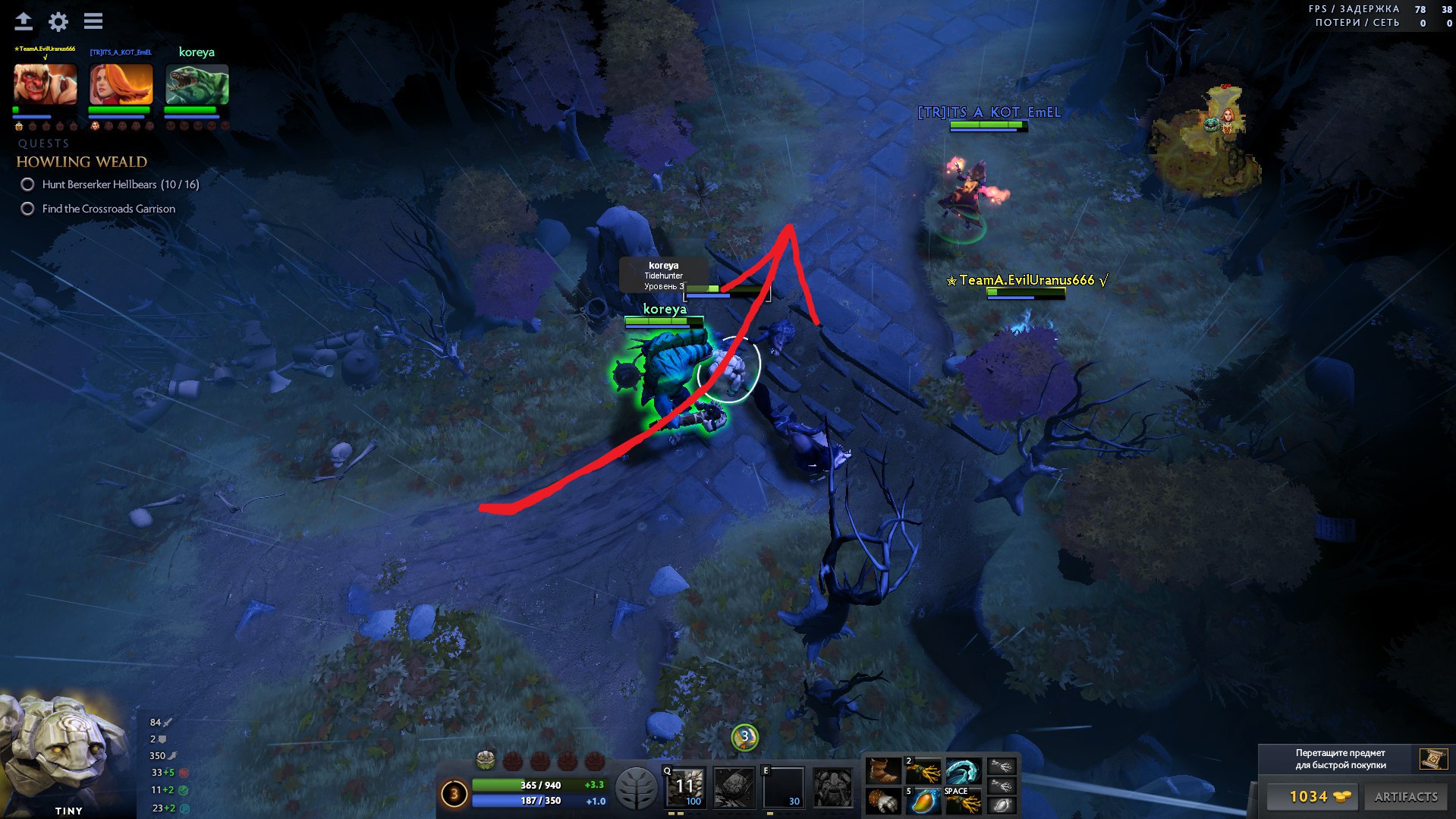Open the talent tree
Image resolution: width=1456 pixels, height=819 pixels.
coord(636,788)
